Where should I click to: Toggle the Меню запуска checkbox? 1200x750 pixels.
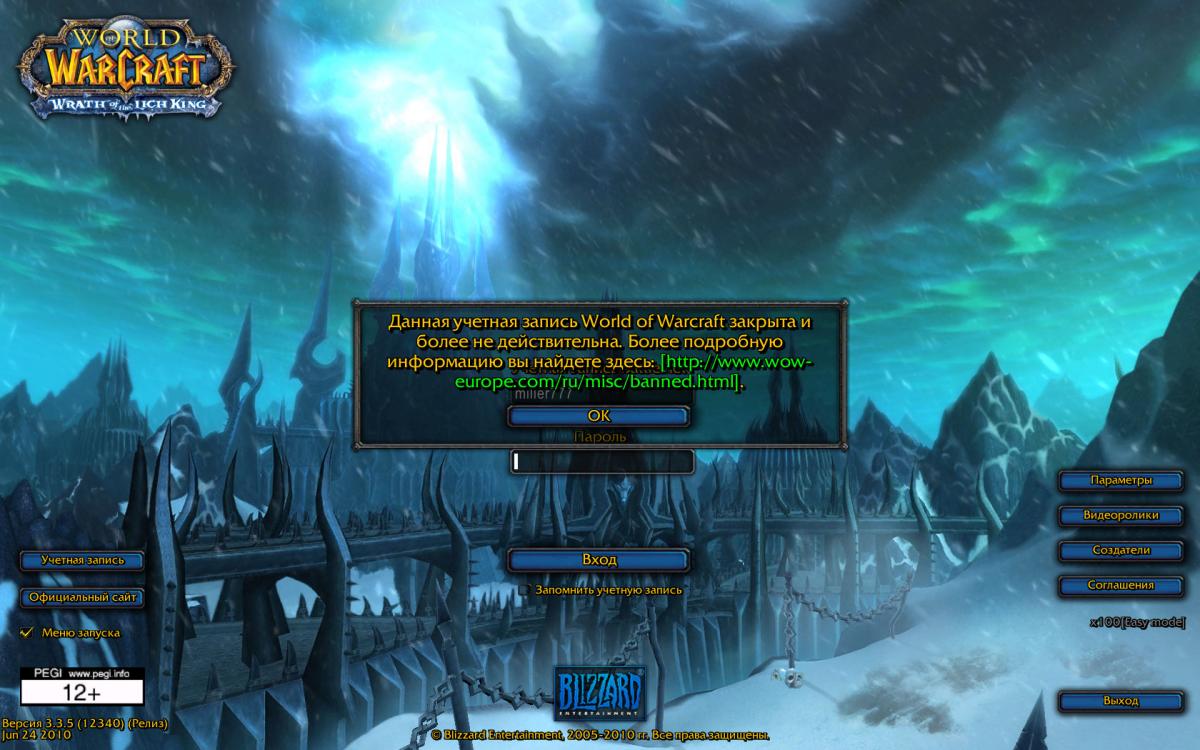27,633
